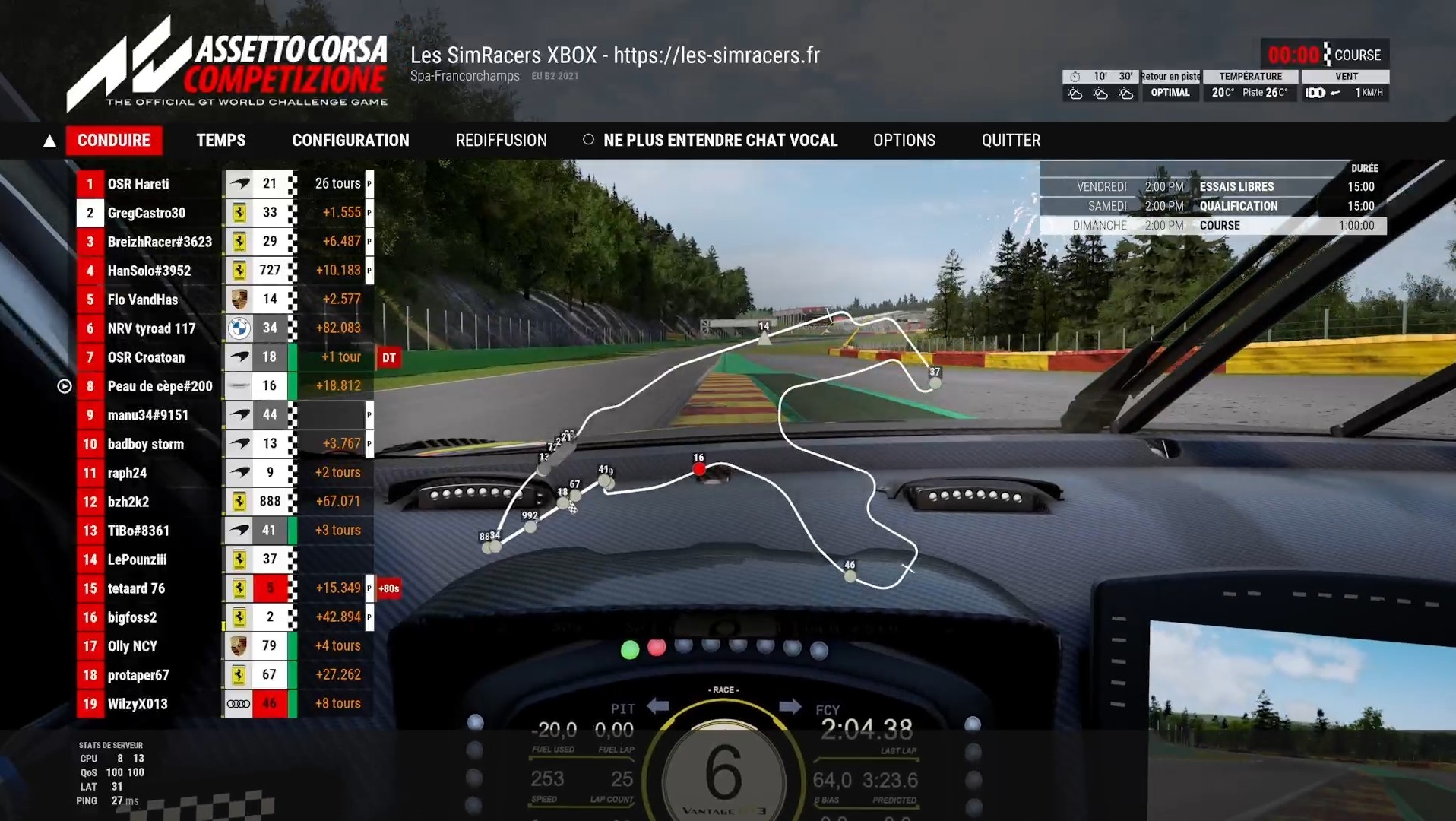Select the CONDUIRE menu entry
This screenshot has height=821, width=1456.
coord(114,141)
